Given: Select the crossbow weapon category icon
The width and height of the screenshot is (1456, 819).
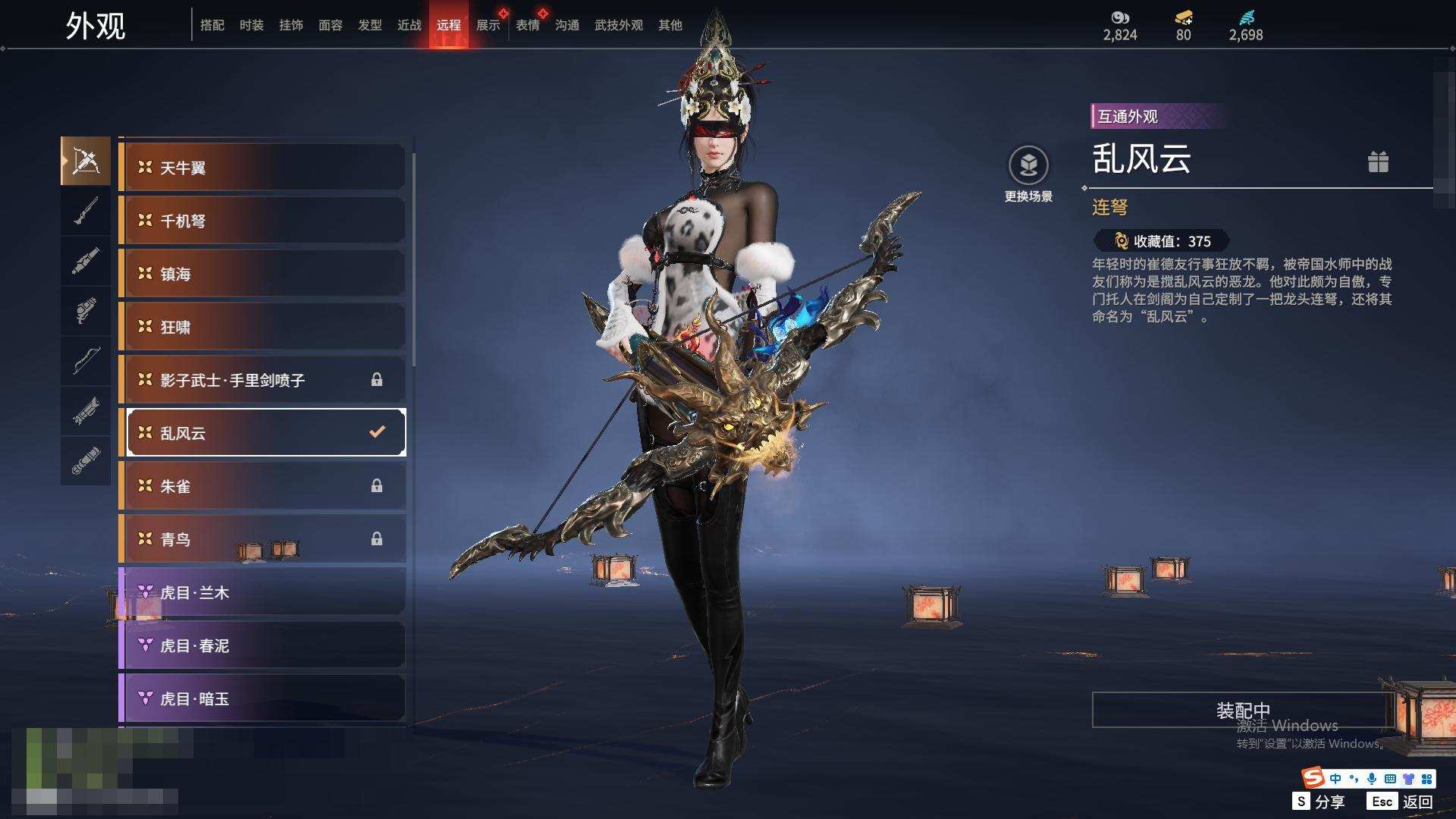Looking at the screenshot, I should point(86,161).
